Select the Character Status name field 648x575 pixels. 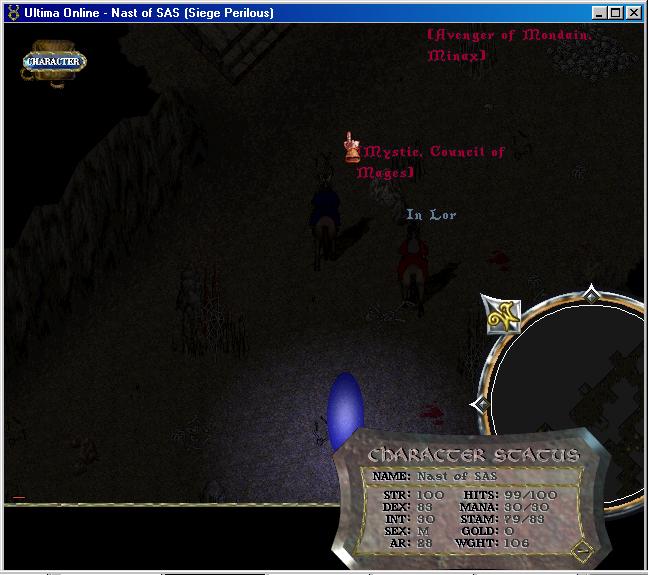tap(456, 476)
